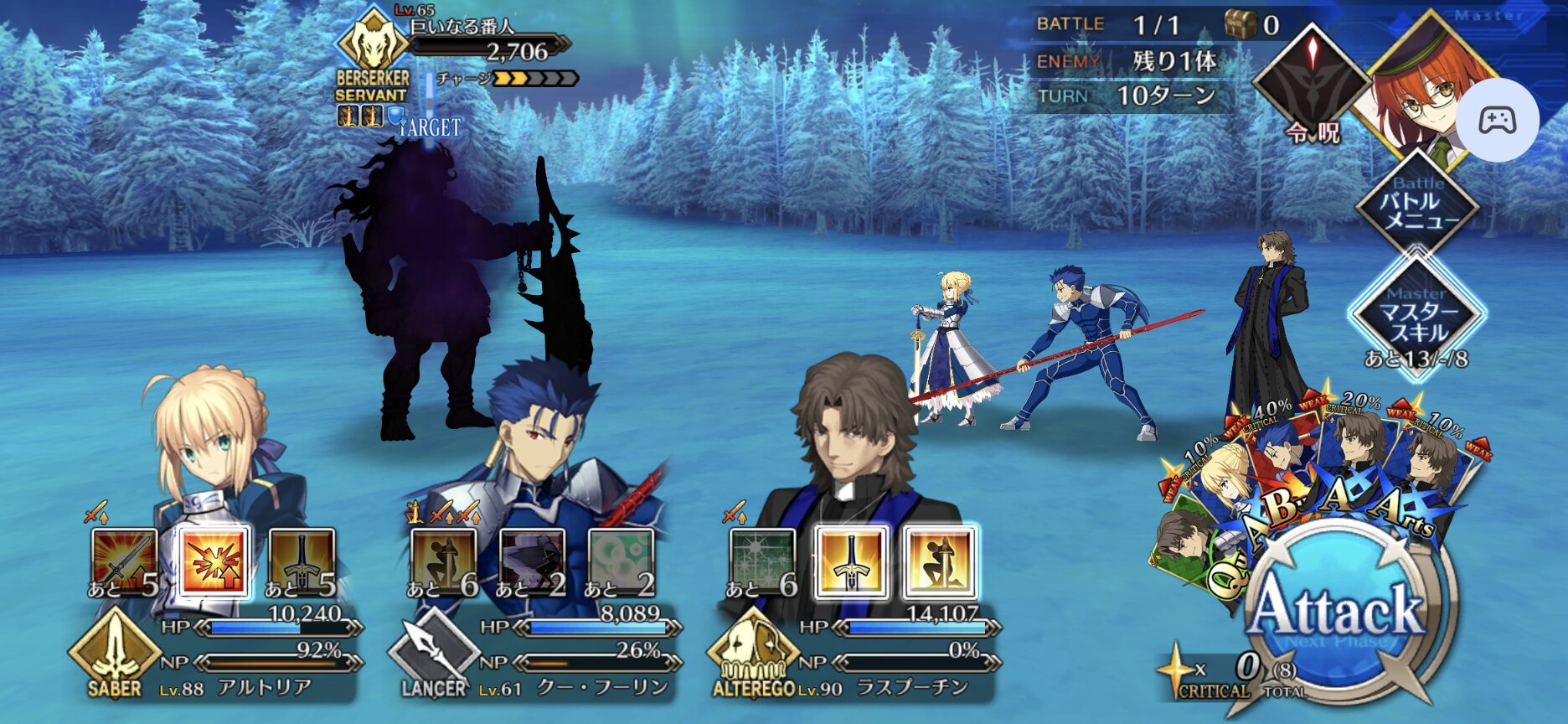Tap the gamepad overlay button
This screenshot has height=724, width=1568.
point(1497,121)
